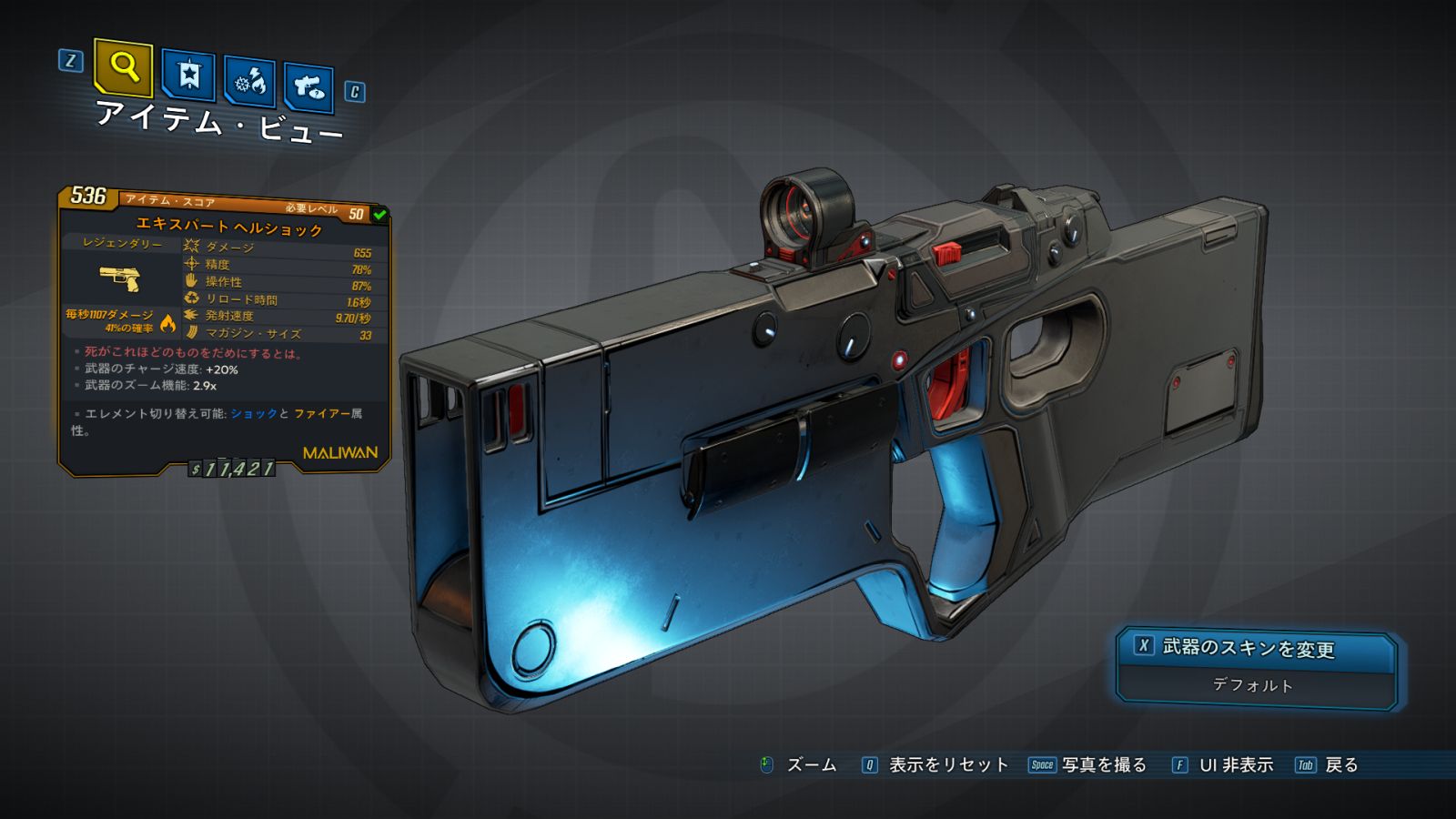The width and height of the screenshot is (1456, 819).
Task: Select the magnifying glass item view tab
Action: pos(123,67)
